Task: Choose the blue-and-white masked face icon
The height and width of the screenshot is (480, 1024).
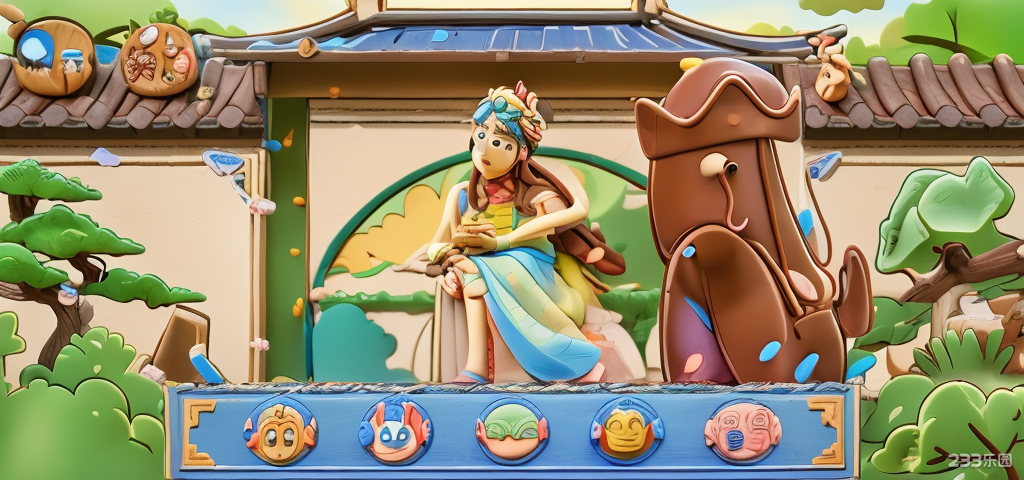Action: point(396,430)
